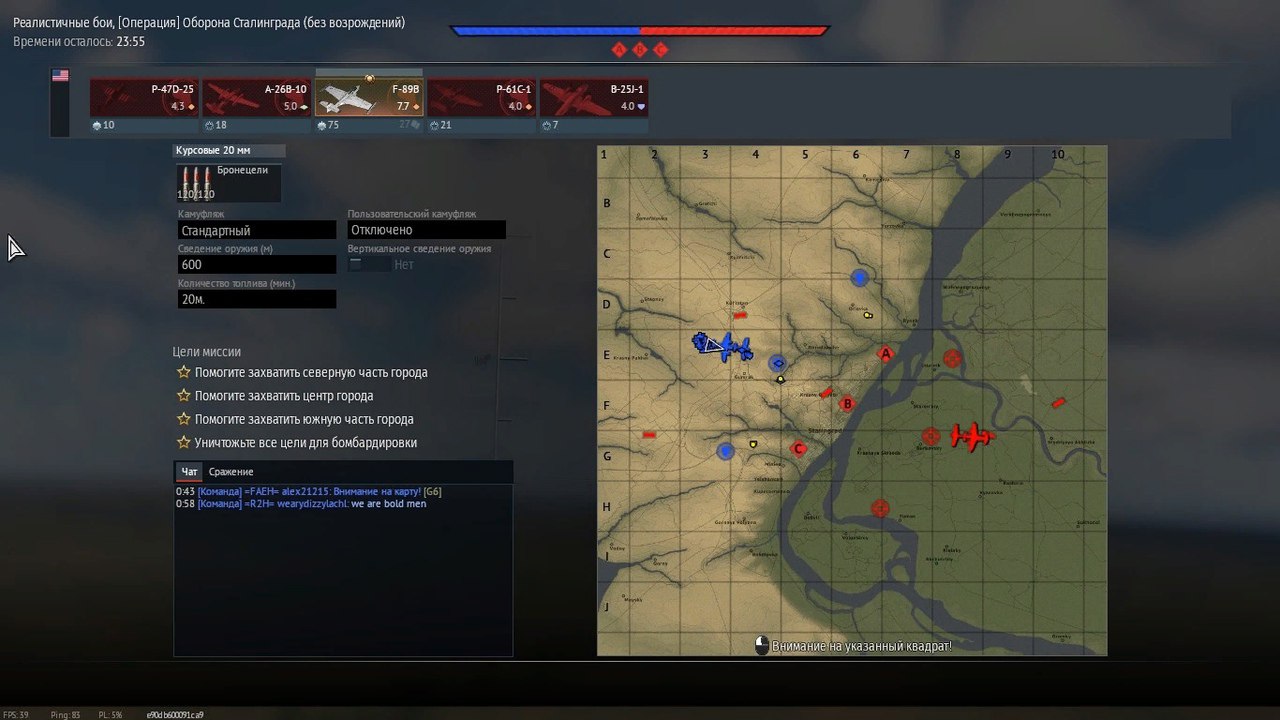Open the Отключено user camouflage dropdown
1280x720 pixels.
[426, 230]
